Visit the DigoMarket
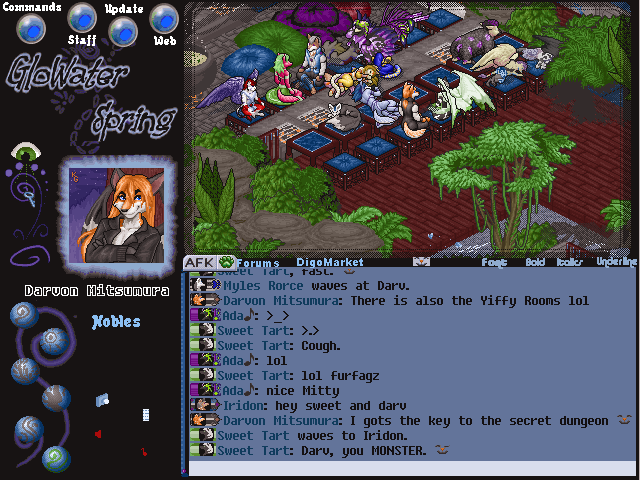640x480 pixels. click(x=329, y=264)
